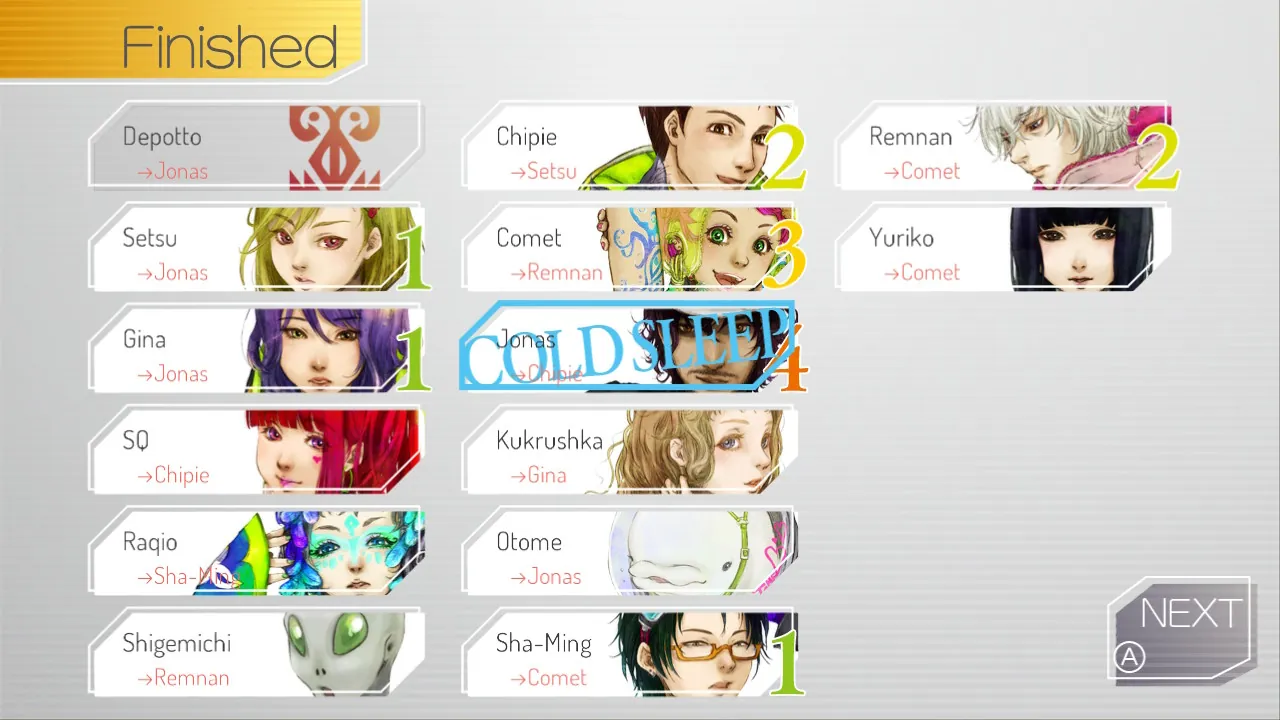Click Kukrushka's character portrait
1280x720 pixels.
[700, 451]
